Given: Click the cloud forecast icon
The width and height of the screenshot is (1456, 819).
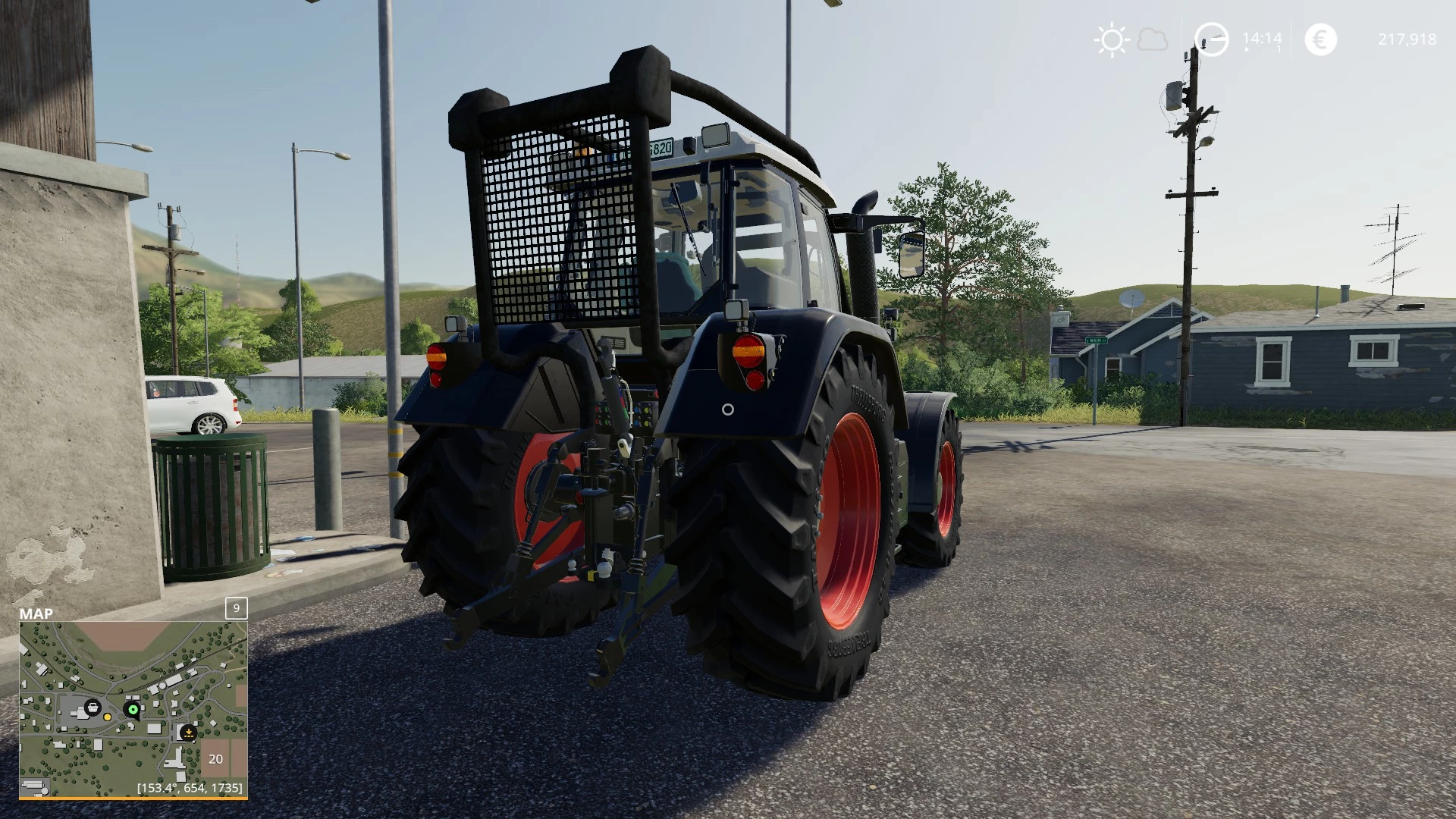Looking at the screenshot, I should click(1153, 39).
